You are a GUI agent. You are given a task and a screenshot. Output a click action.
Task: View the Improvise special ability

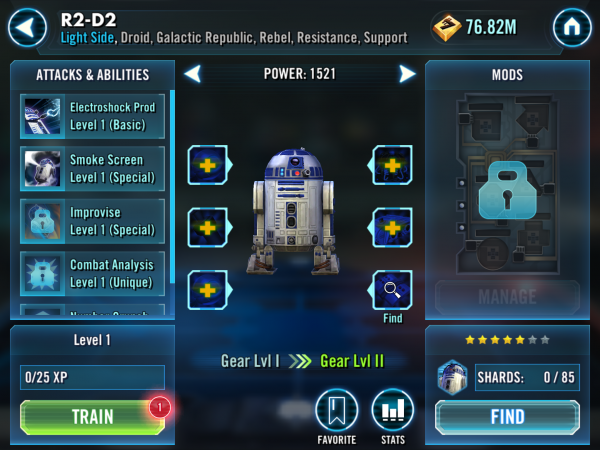click(92, 221)
